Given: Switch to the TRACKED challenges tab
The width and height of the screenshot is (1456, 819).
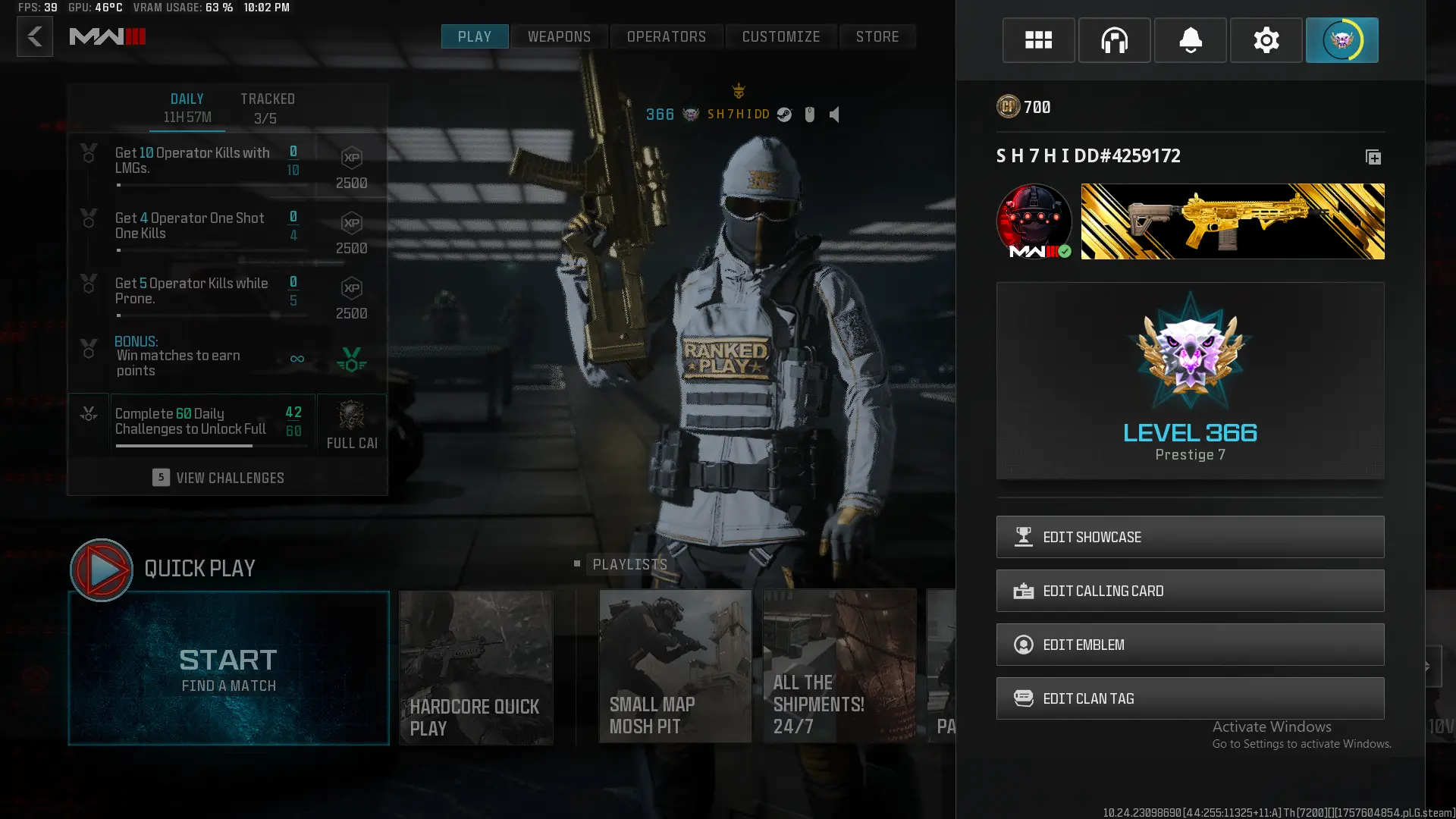Looking at the screenshot, I should (x=267, y=106).
